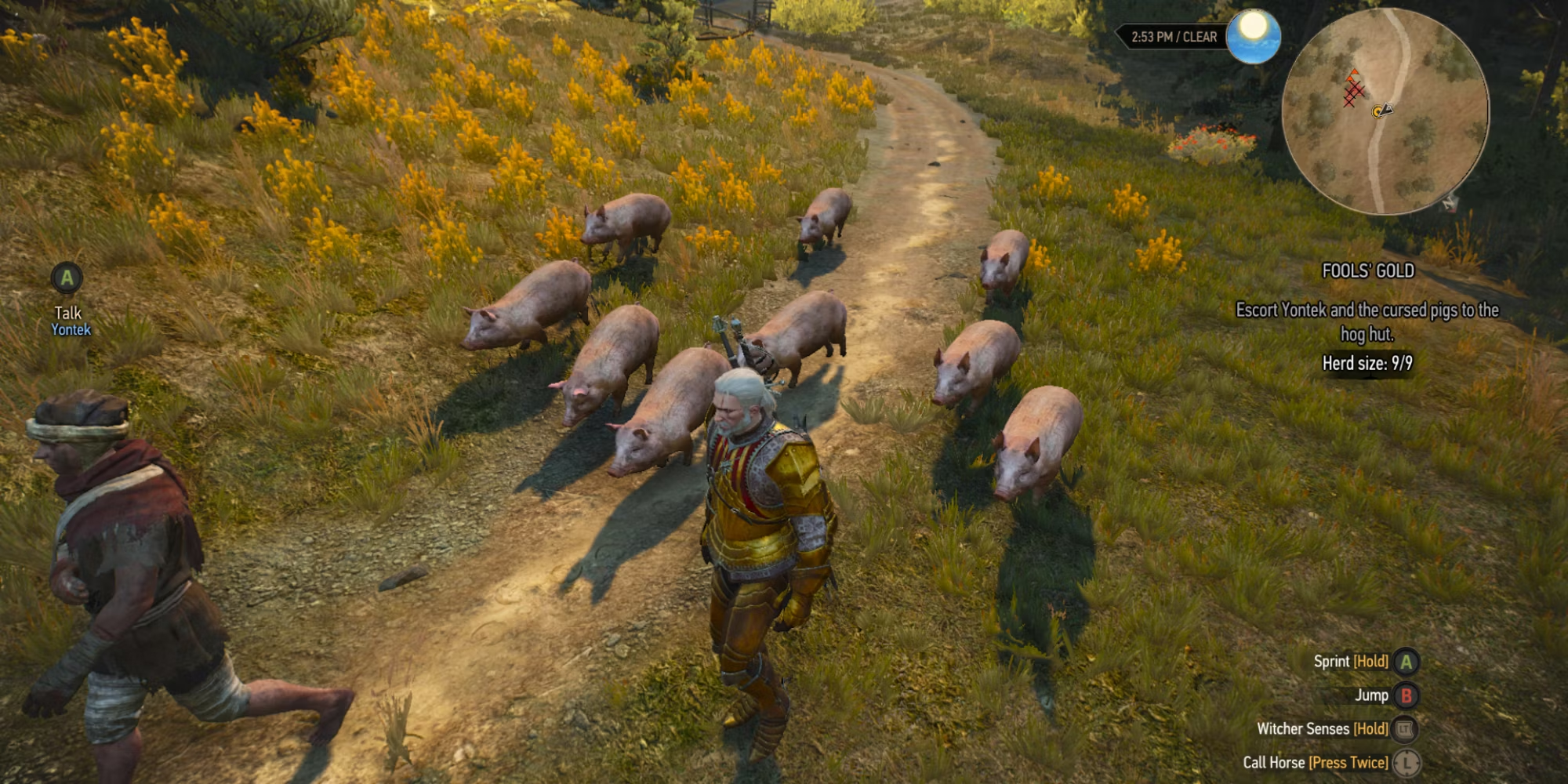
Task: Click the A button prompt next to Talk
Action: pos(67,278)
